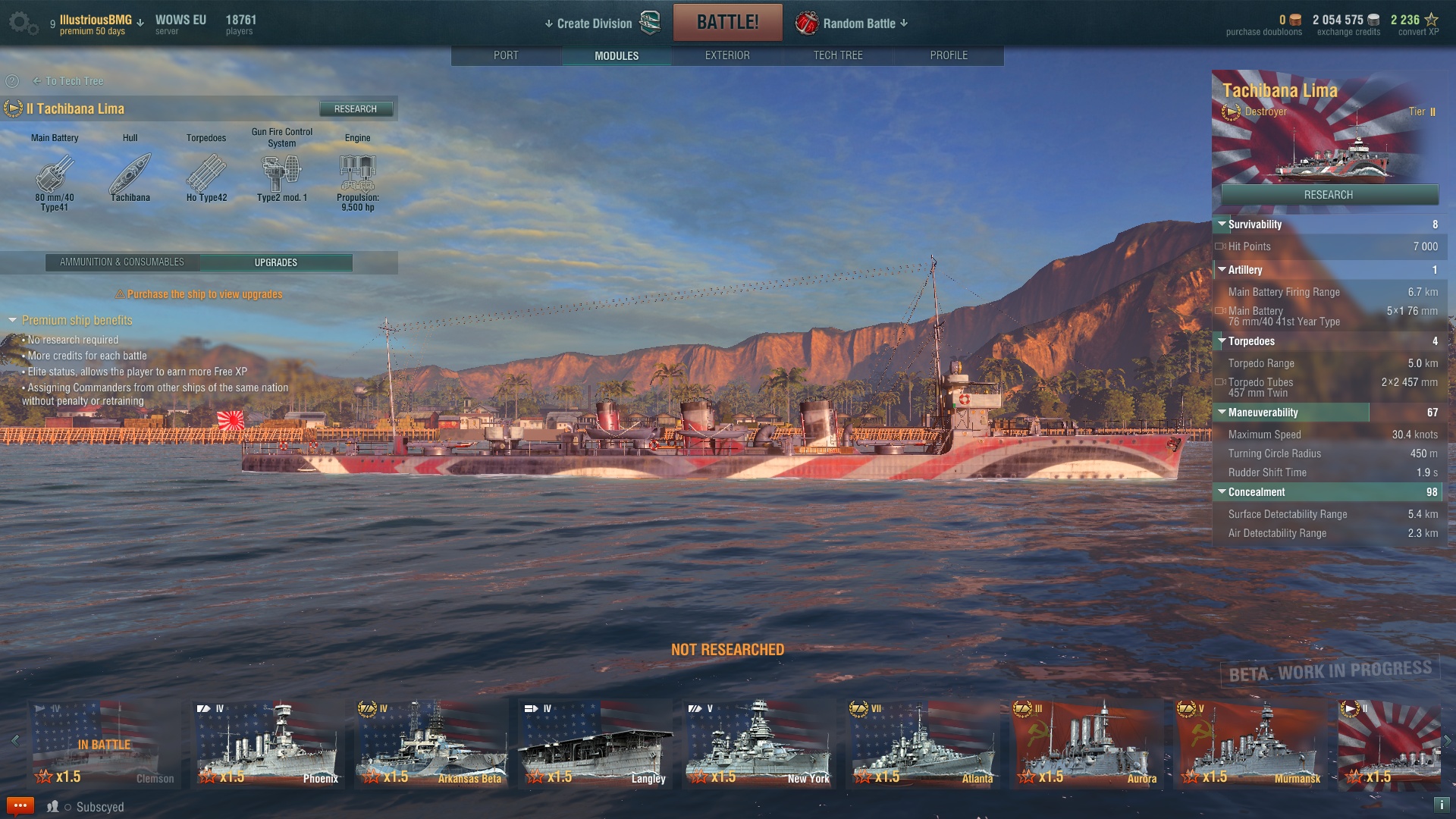Select the Propulsion 9,500 hp engine module
1456x819 pixels.
pos(357,175)
